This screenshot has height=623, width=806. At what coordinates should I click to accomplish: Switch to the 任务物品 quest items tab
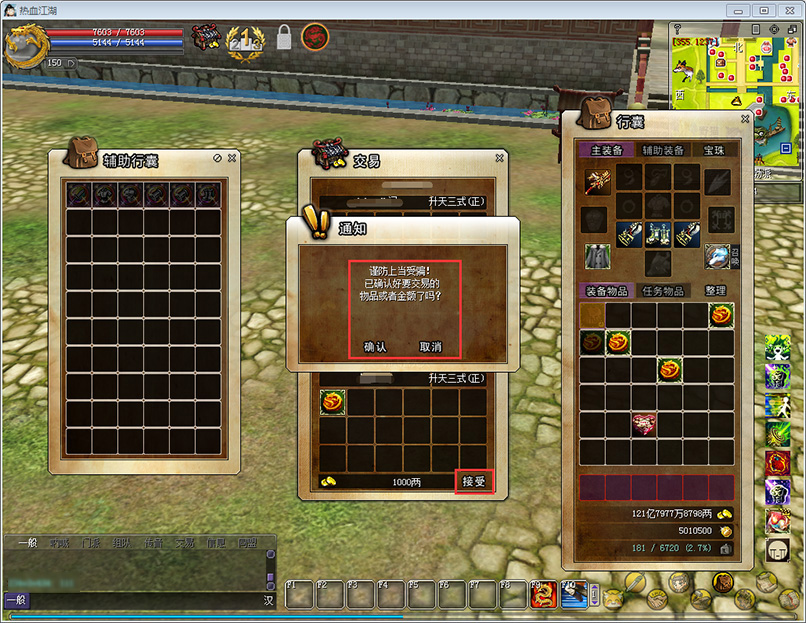coord(663,291)
